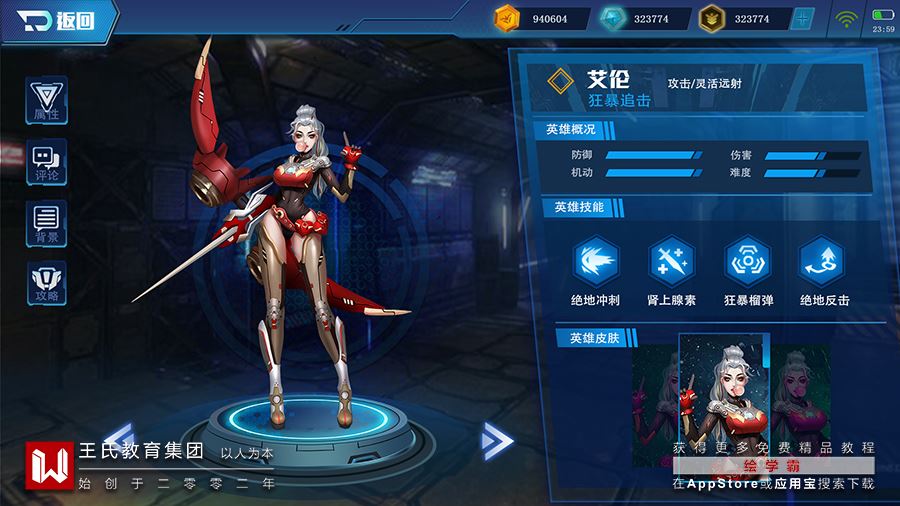The height and width of the screenshot is (506, 900).
Task: Inspect the 绝地反击 skill icon
Action: pyautogui.click(x=823, y=262)
